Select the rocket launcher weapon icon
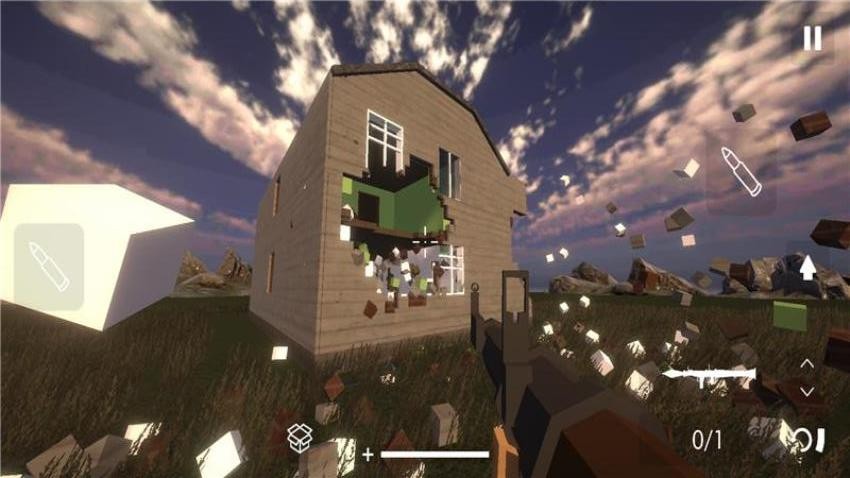This screenshot has width=850, height=478. click(x=710, y=374)
